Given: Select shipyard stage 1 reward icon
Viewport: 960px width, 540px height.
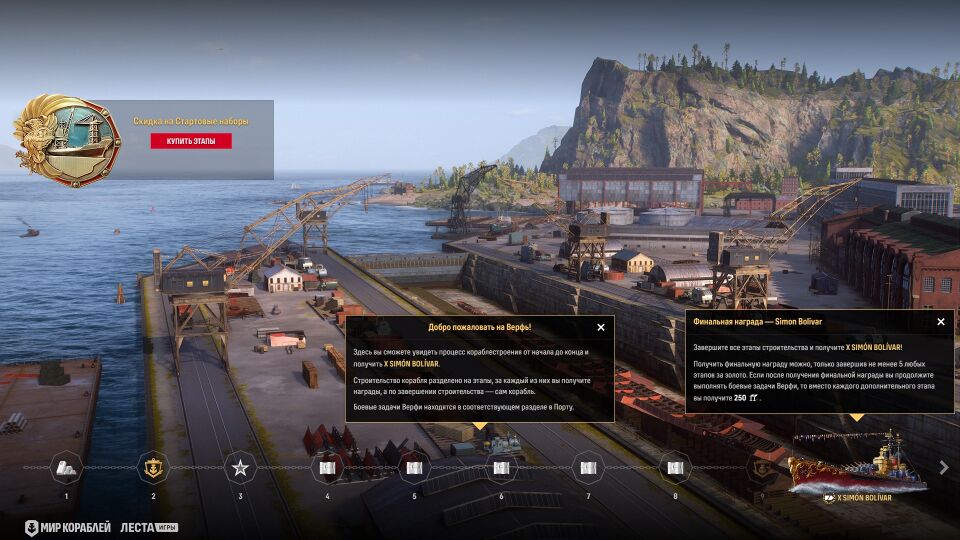Looking at the screenshot, I should [x=66, y=467].
